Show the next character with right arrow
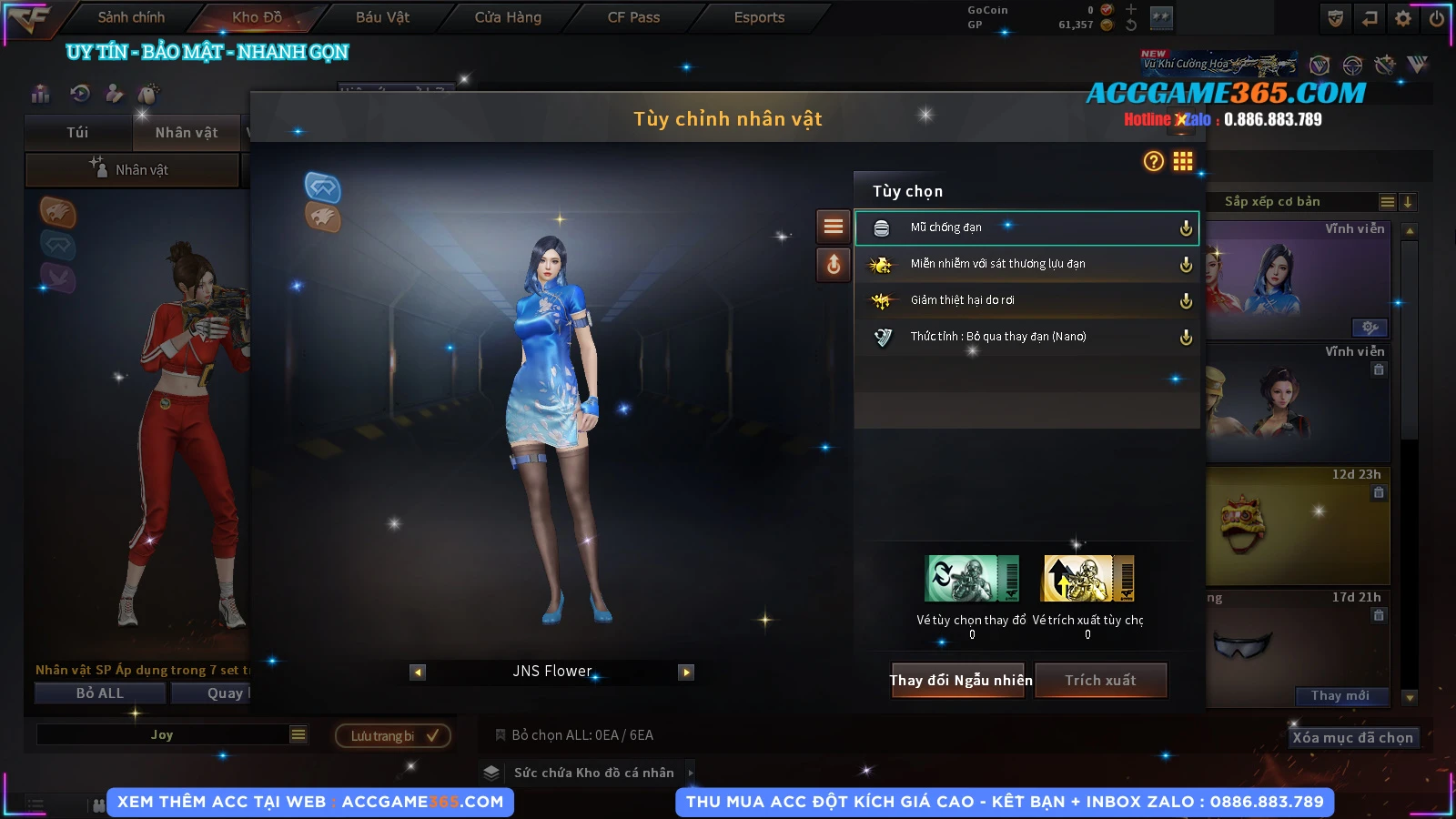The image size is (1456, 819). (x=686, y=672)
